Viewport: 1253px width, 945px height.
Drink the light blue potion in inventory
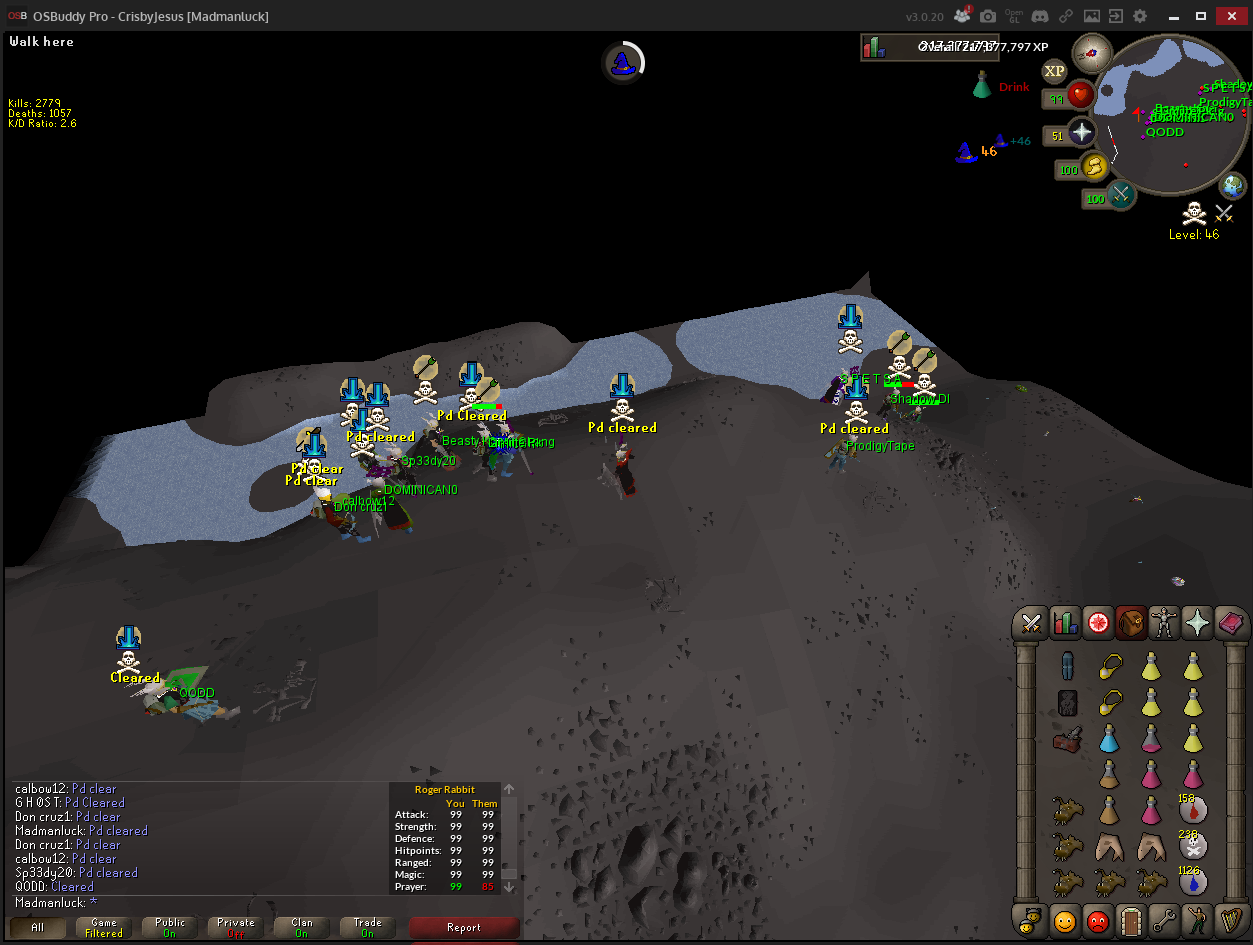1108,738
